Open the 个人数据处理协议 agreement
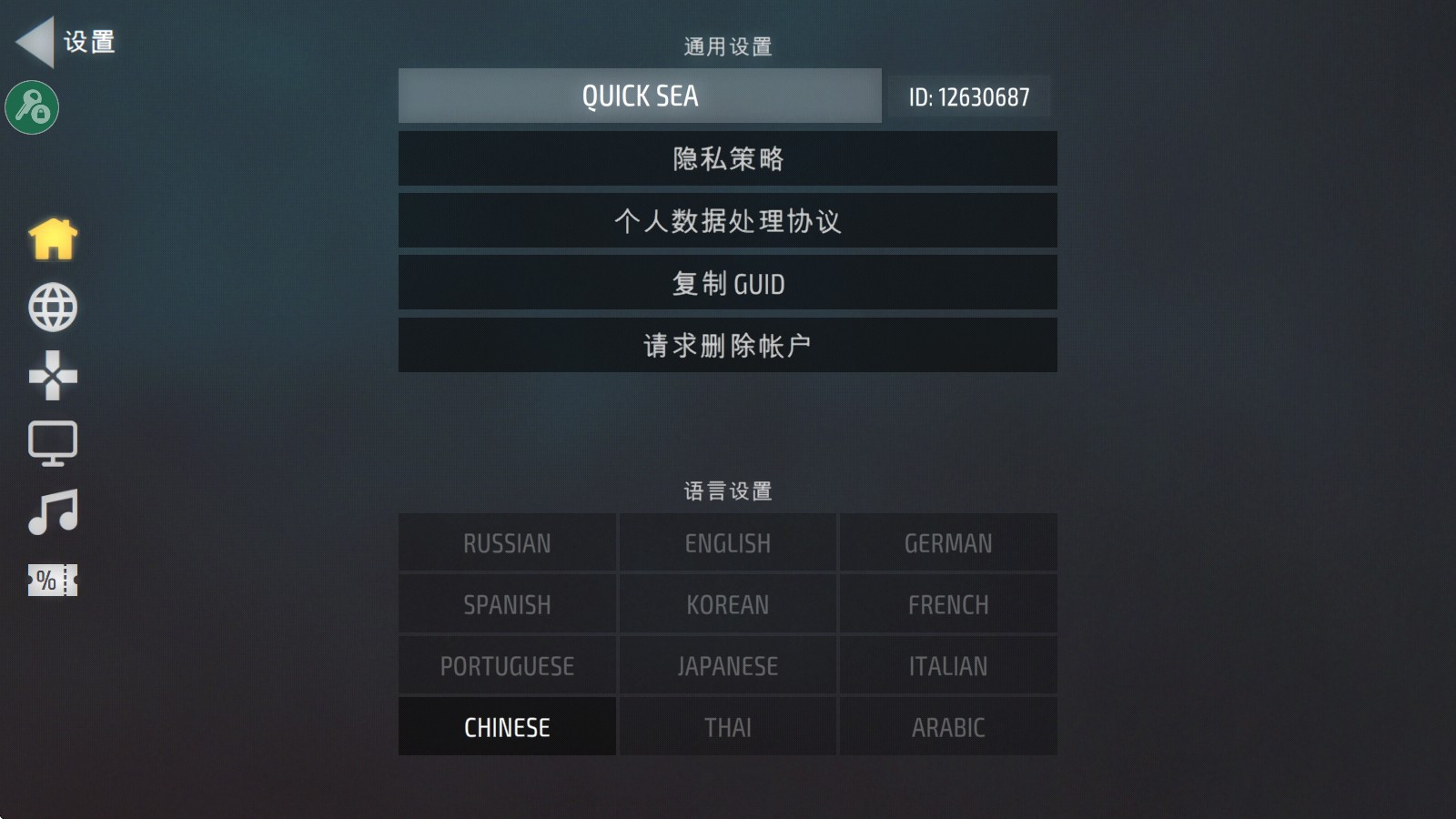This screenshot has width=1456, height=819. pyautogui.click(x=726, y=220)
